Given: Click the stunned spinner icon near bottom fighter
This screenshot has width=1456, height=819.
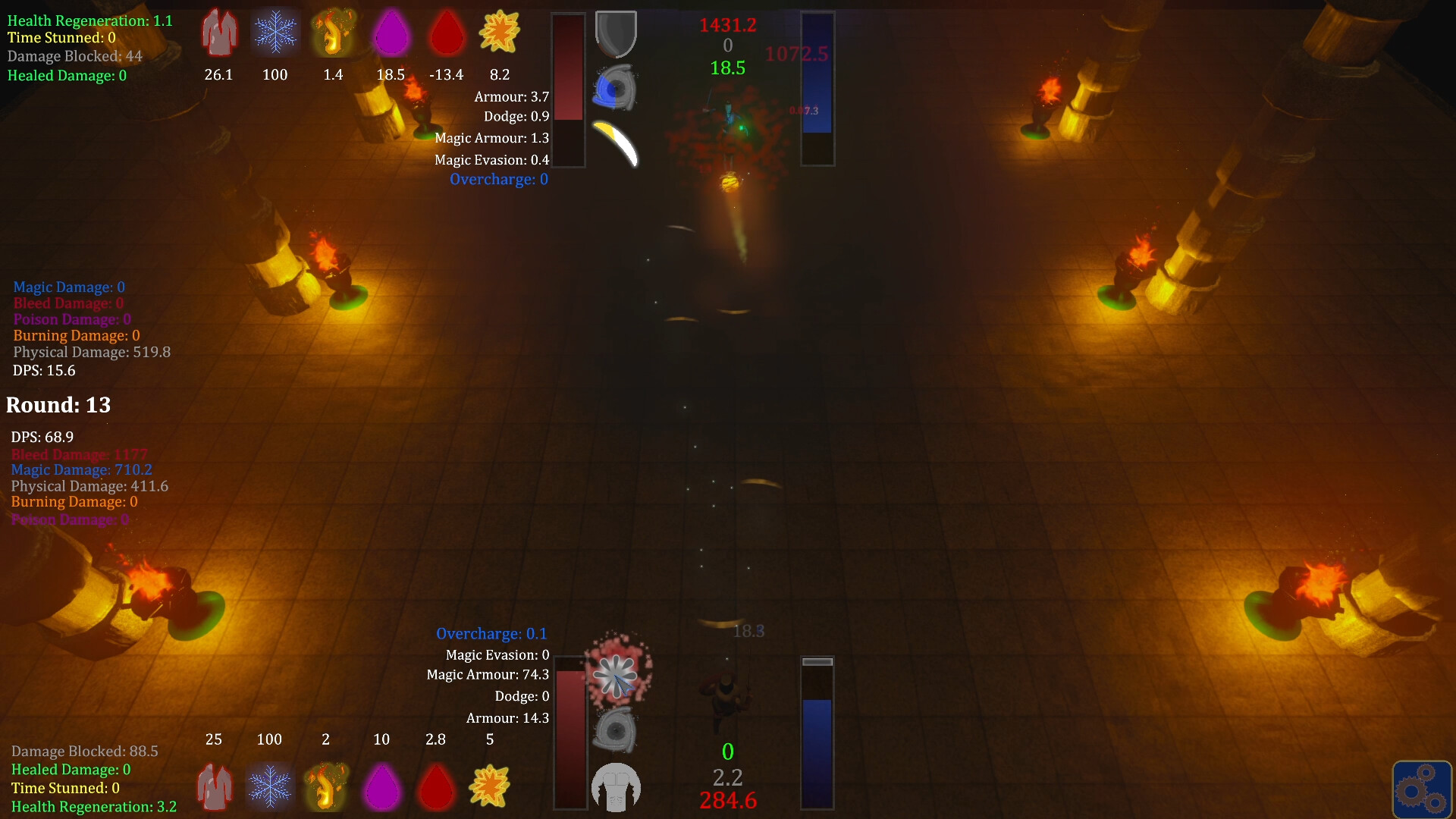Looking at the screenshot, I should (x=616, y=675).
